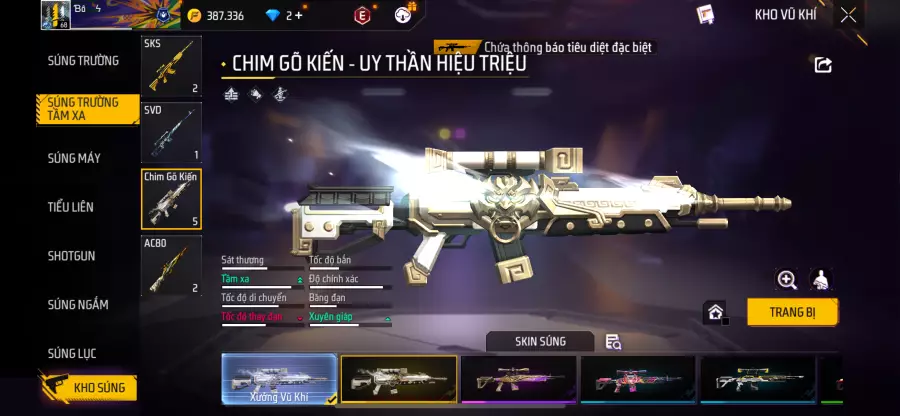Close the KHO VŨ KHÍ screen
900x416 pixels.
point(848,15)
